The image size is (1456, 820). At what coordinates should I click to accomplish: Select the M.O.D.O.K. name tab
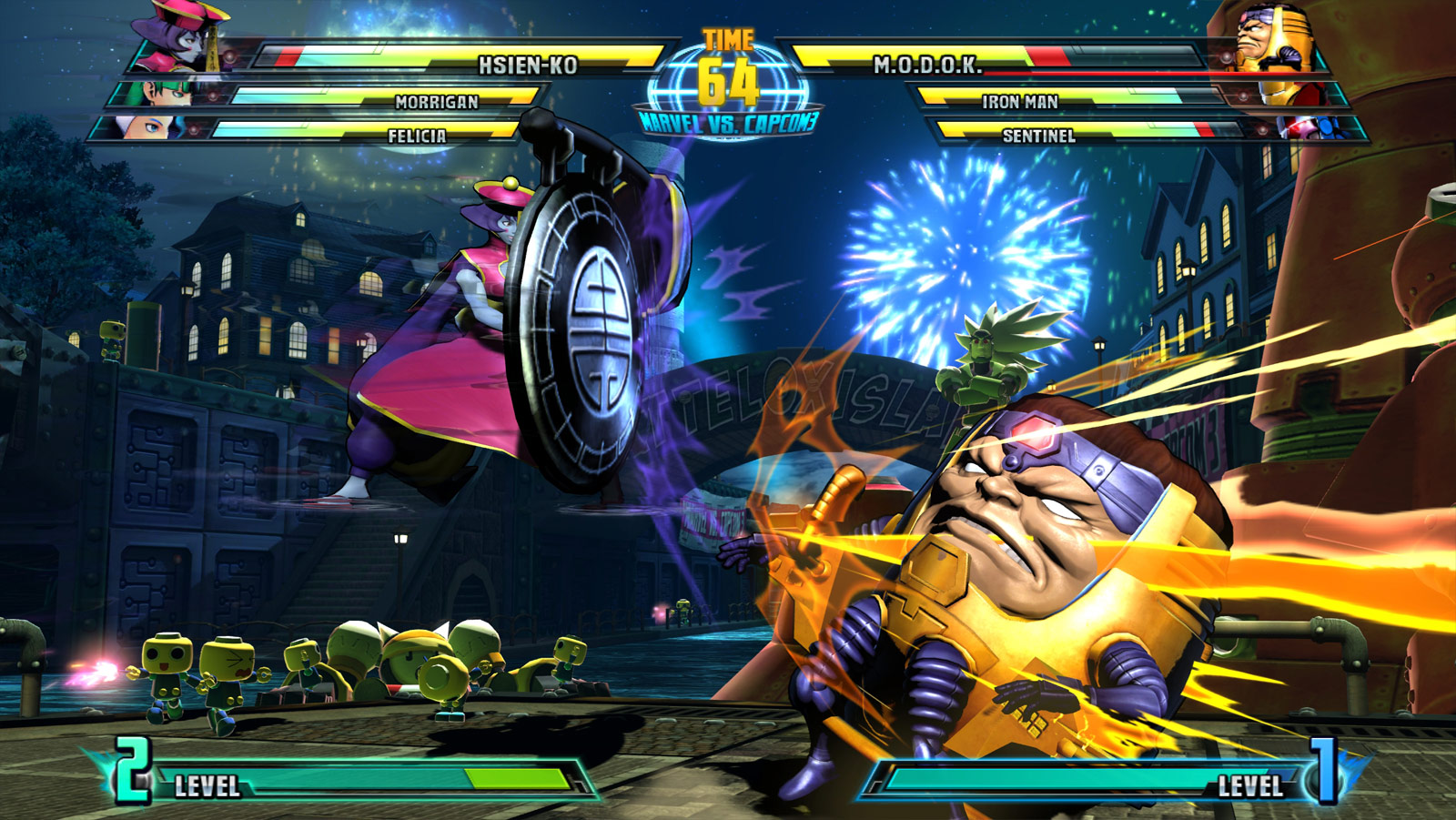[928, 66]
